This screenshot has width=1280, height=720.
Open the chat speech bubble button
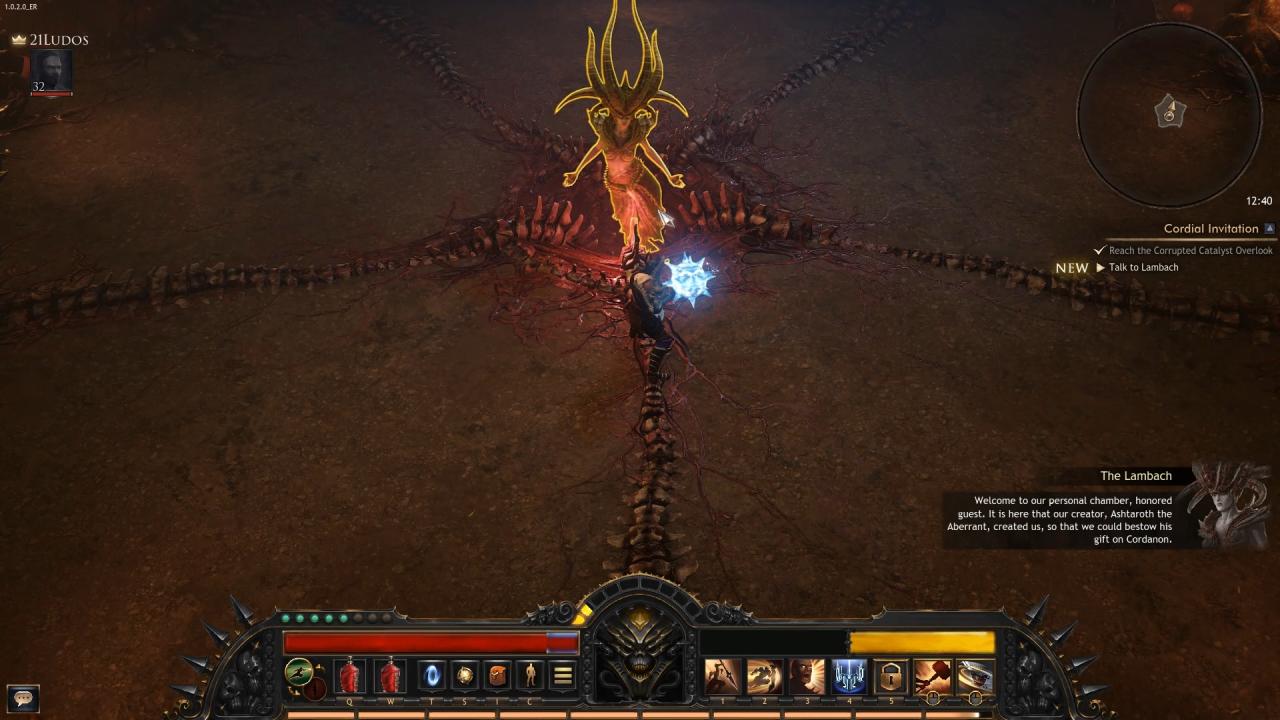tap(23, 697)
